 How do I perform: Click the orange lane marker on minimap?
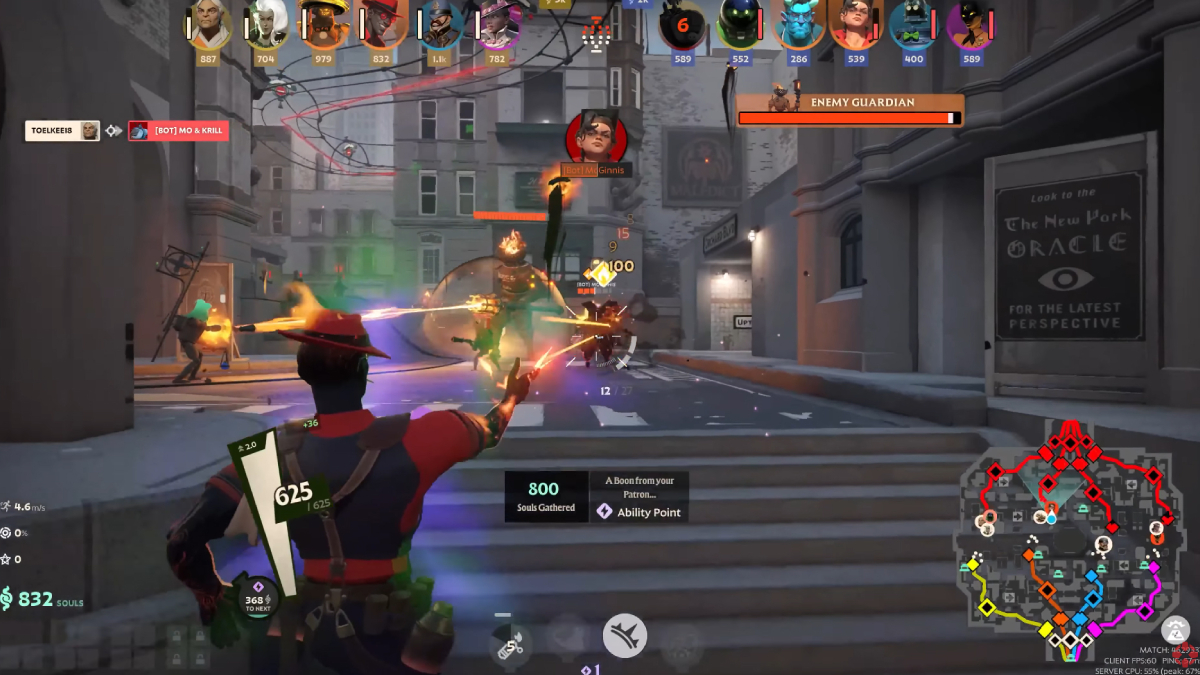(1029, 553)
